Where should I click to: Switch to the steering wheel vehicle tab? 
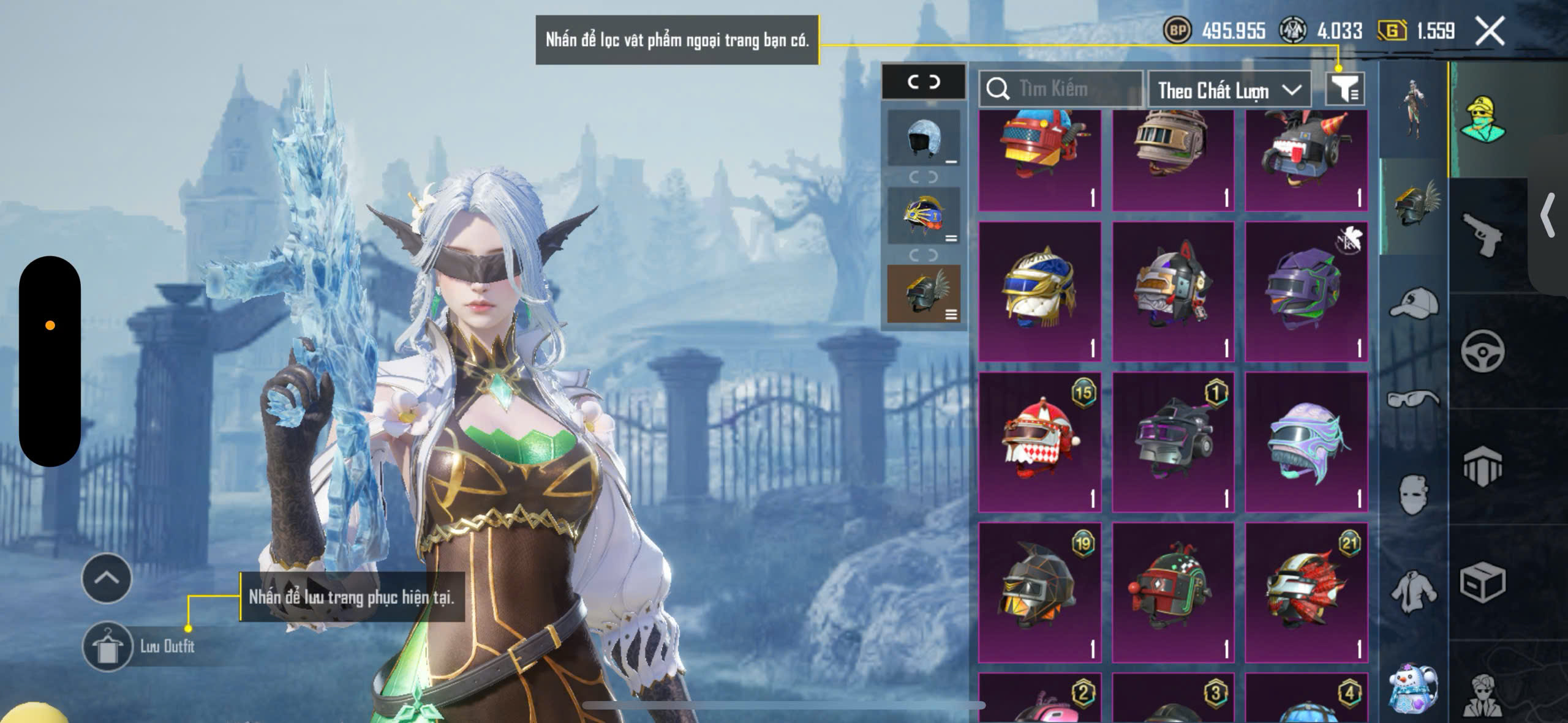click(1482, 351)
